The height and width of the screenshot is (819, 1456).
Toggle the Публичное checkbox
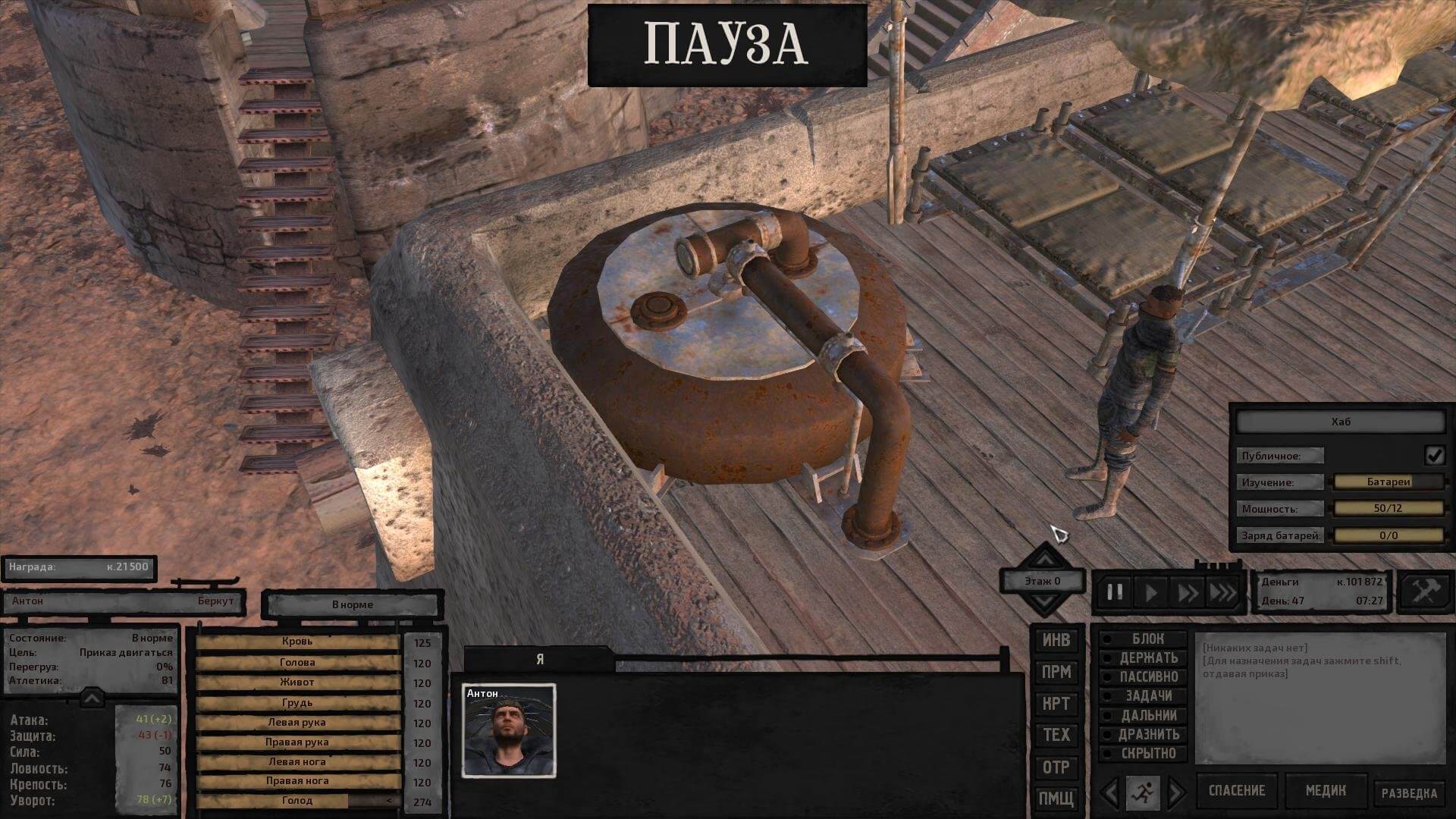[1434, 455]
